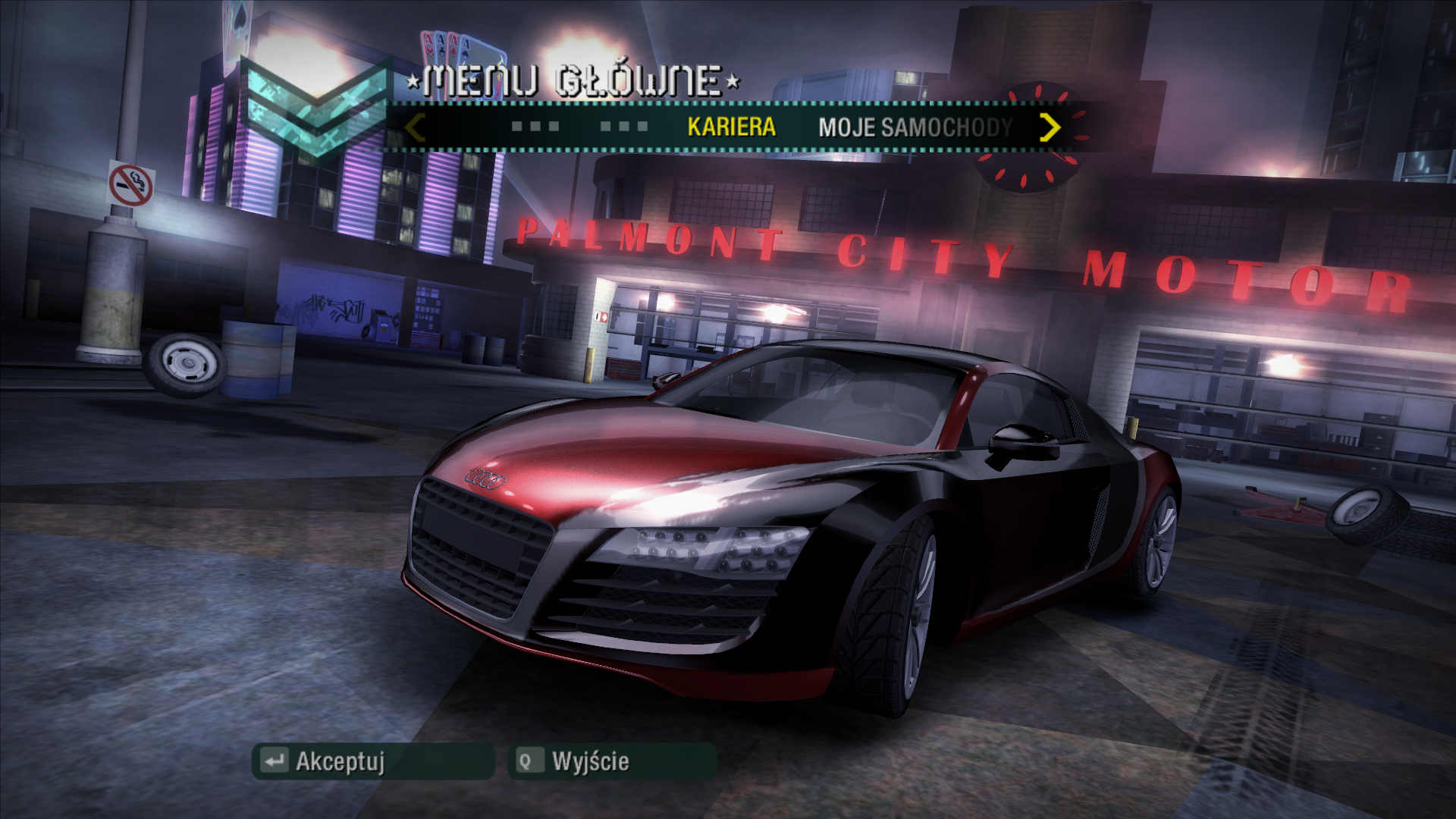Open the previous menu with the left yellow arrow
This screenshot has height=819, width=1456.
click(x=413, y=127)
